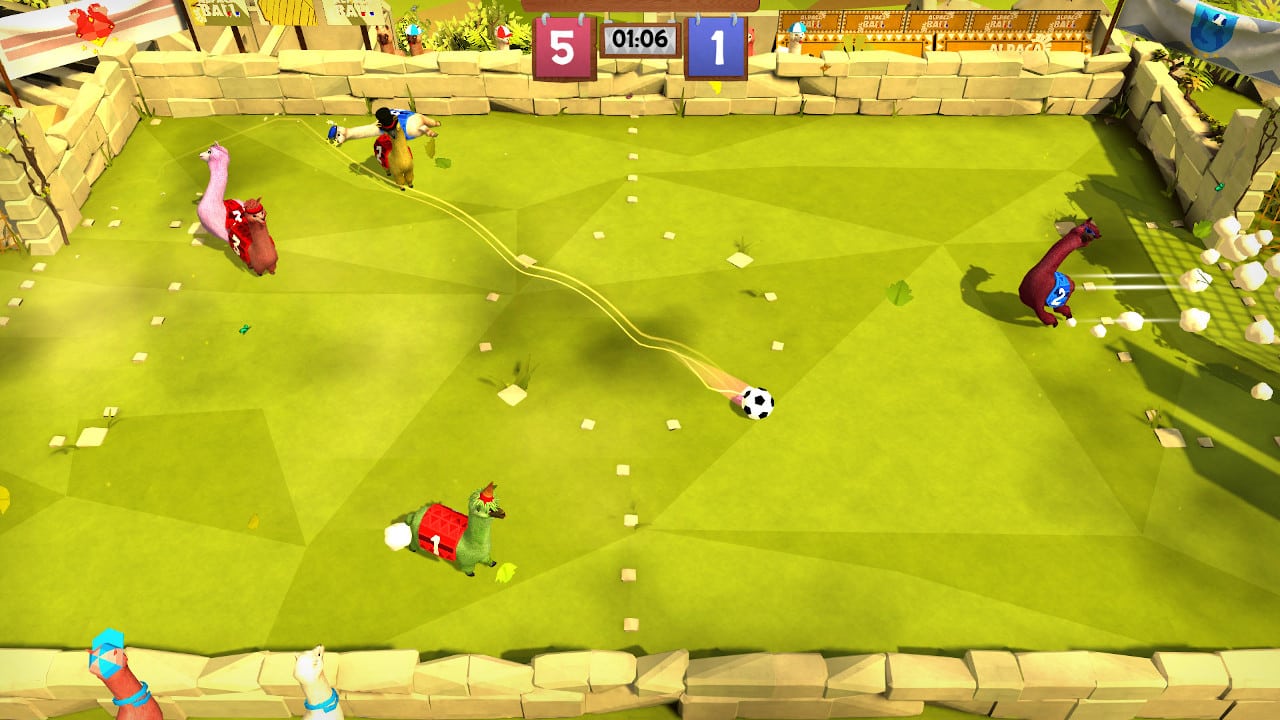Click the ALPACAS sign on the right stand

pos(1017,48)
